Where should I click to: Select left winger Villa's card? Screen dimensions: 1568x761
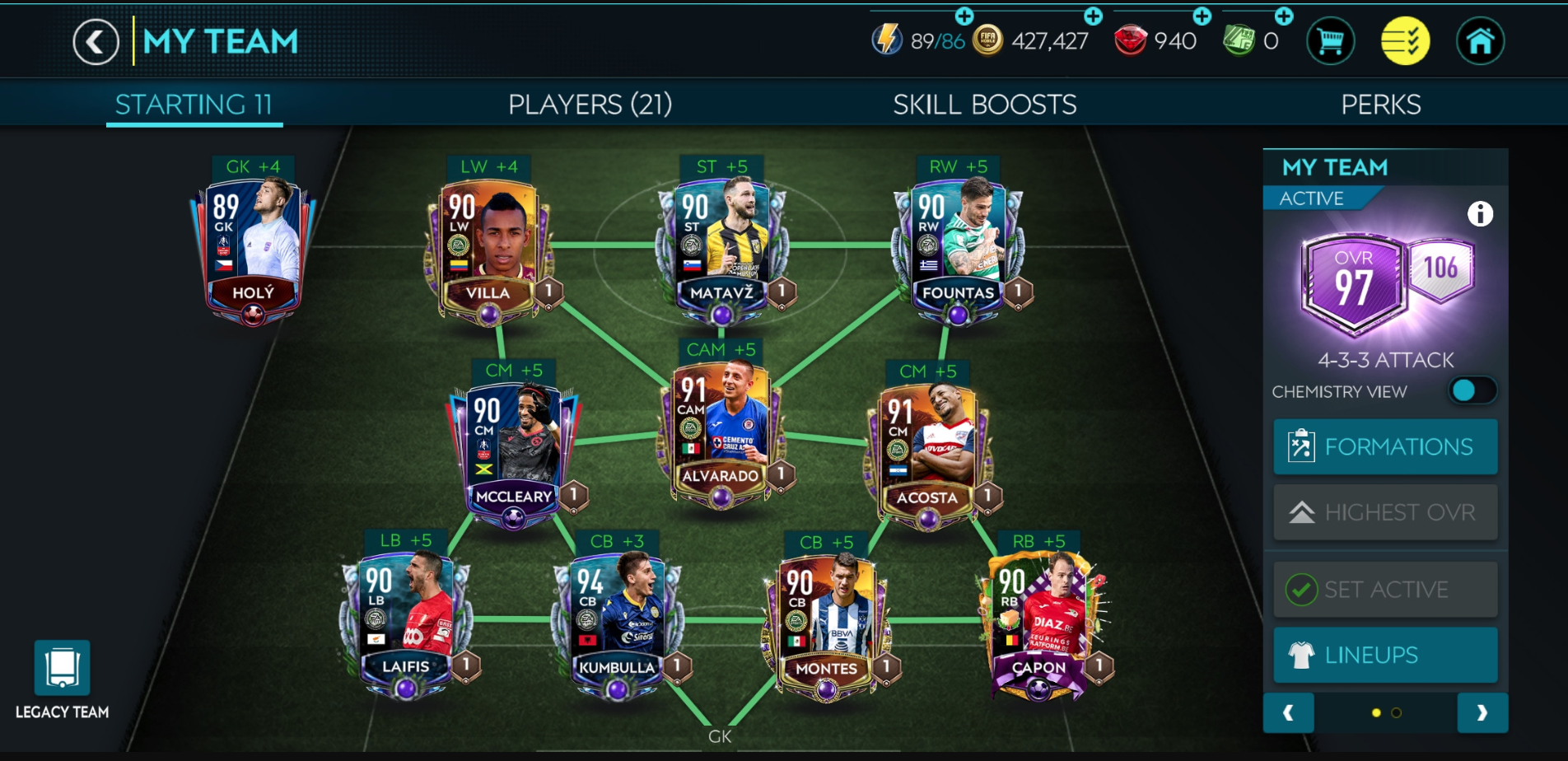click(x=488, y=249)
